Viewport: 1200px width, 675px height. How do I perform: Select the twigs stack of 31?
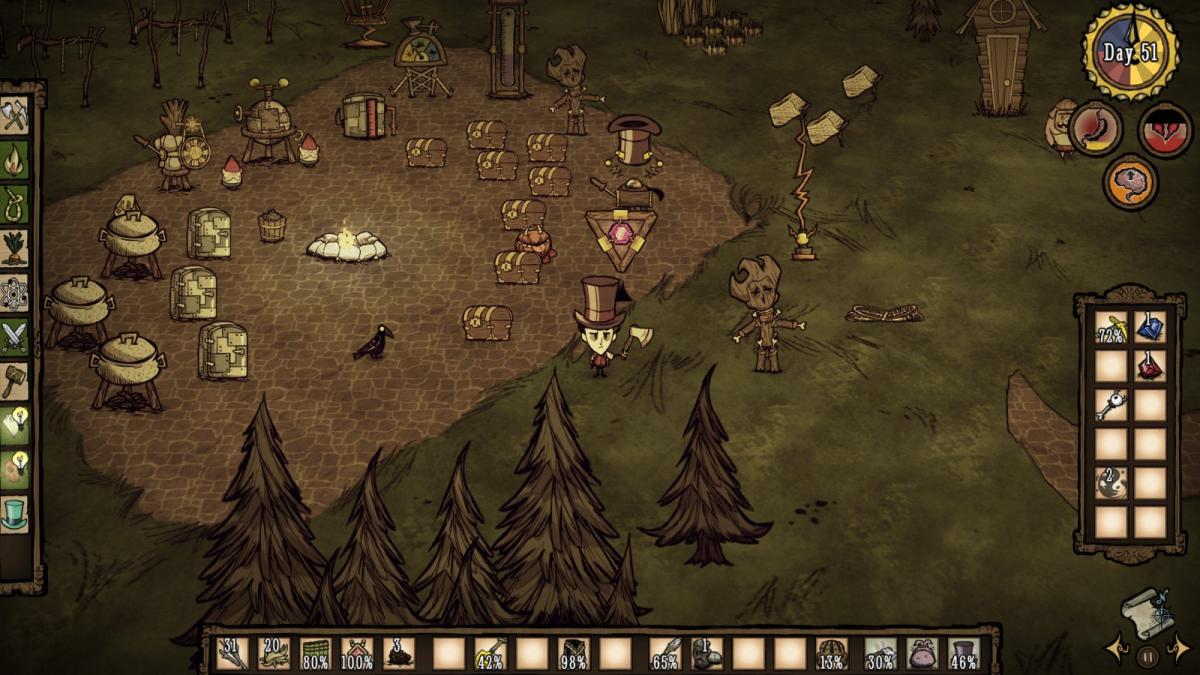click(x=233, y=653)
